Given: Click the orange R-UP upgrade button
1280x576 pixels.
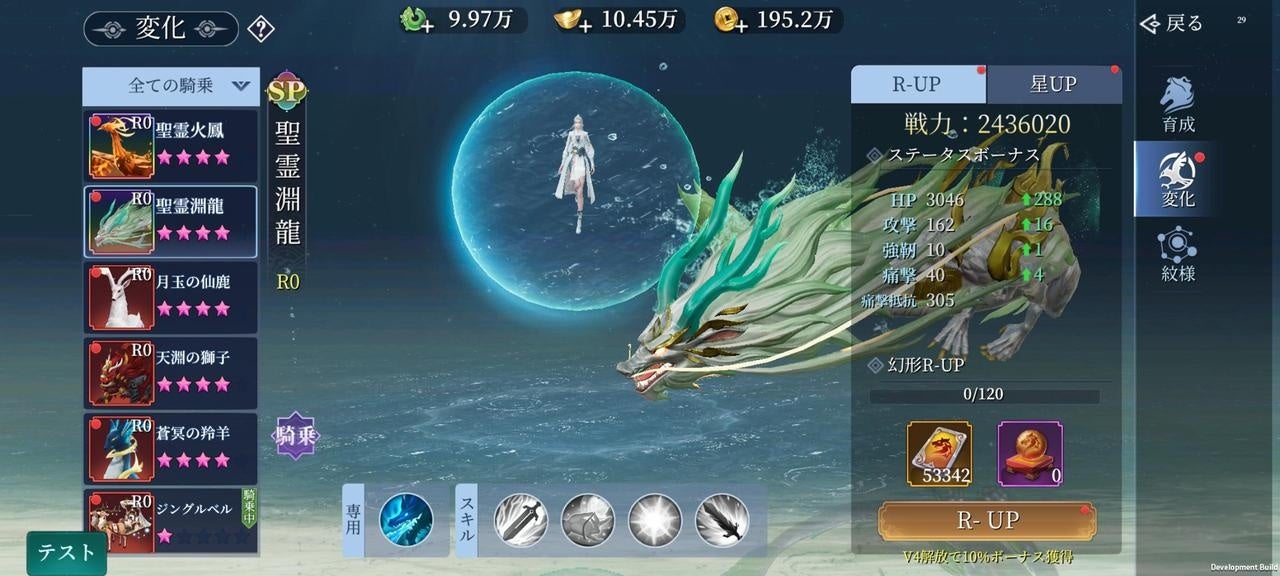Looking at the screenshot, I should pos(986,520).
